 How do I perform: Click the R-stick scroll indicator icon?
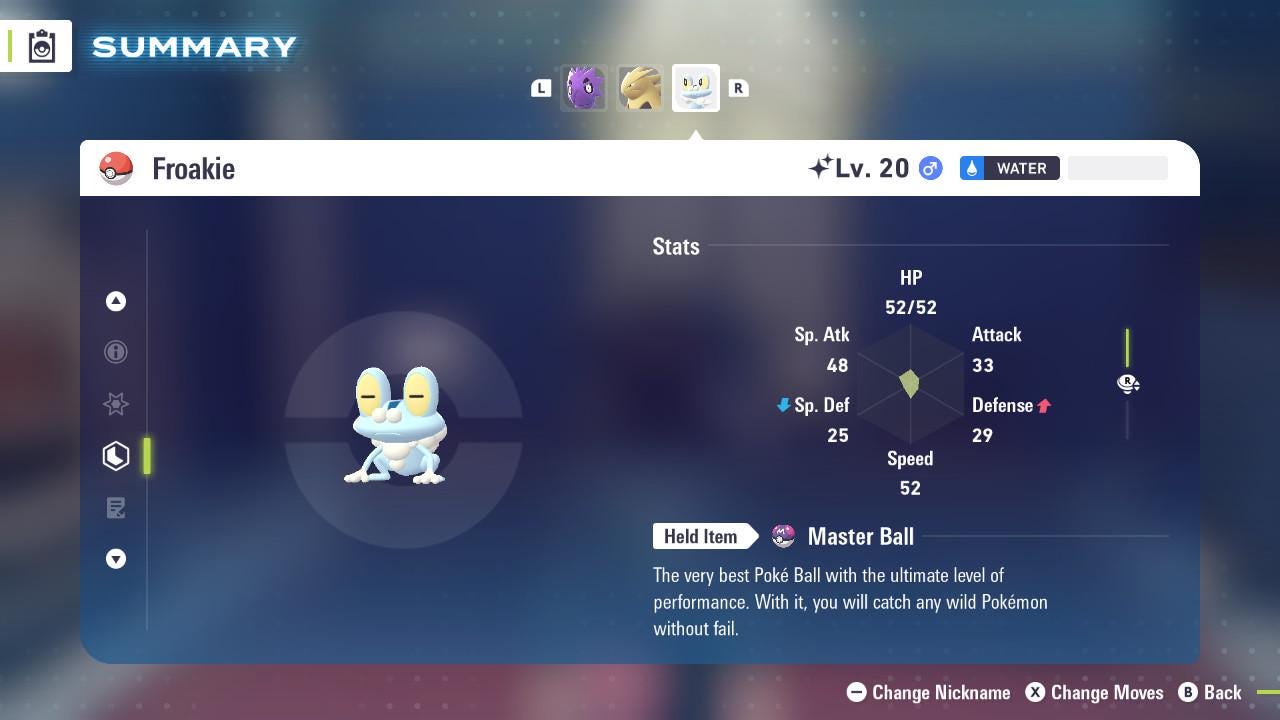click(x=1128, y=383)
